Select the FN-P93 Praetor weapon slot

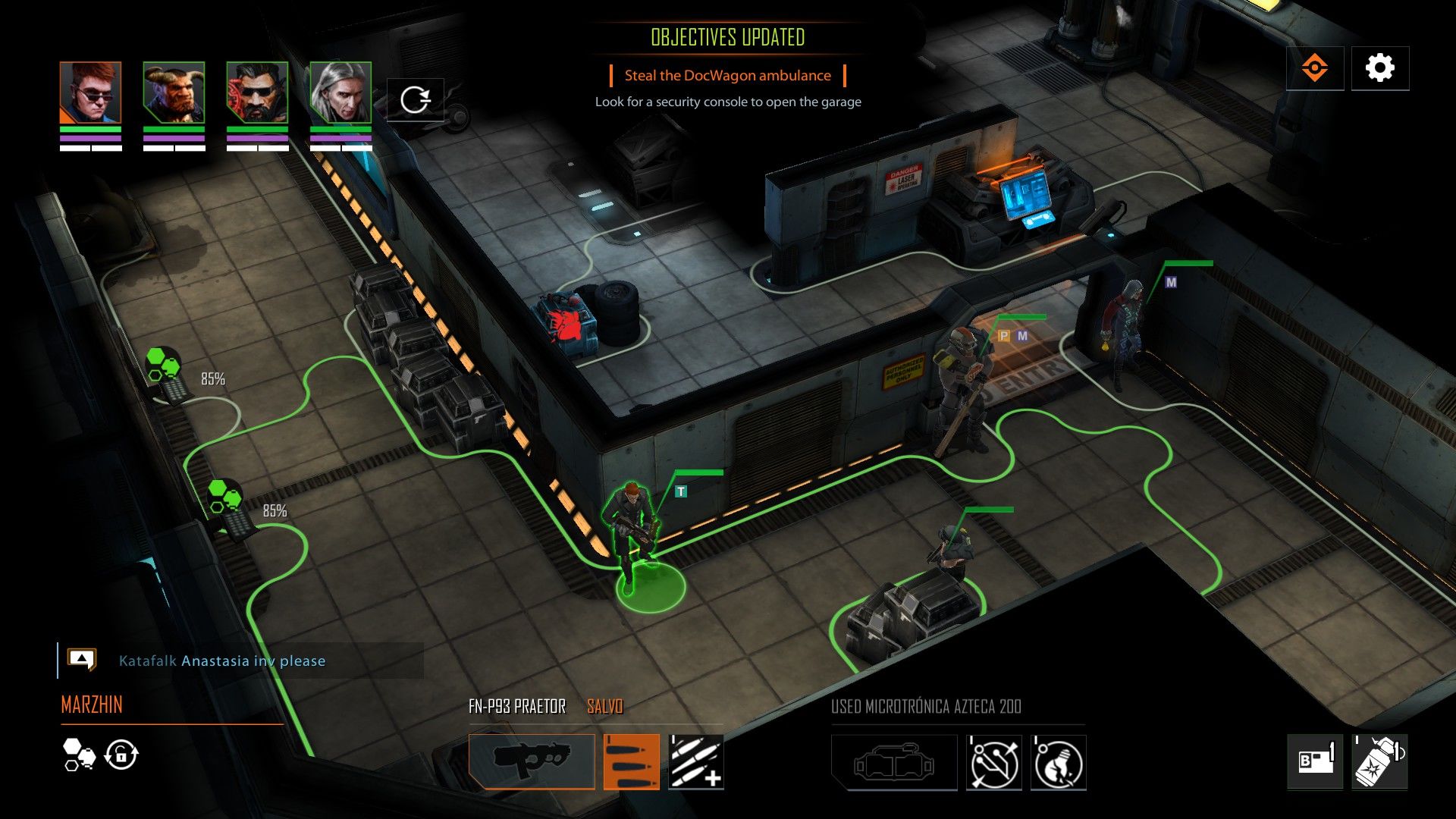tap(532, 761)
